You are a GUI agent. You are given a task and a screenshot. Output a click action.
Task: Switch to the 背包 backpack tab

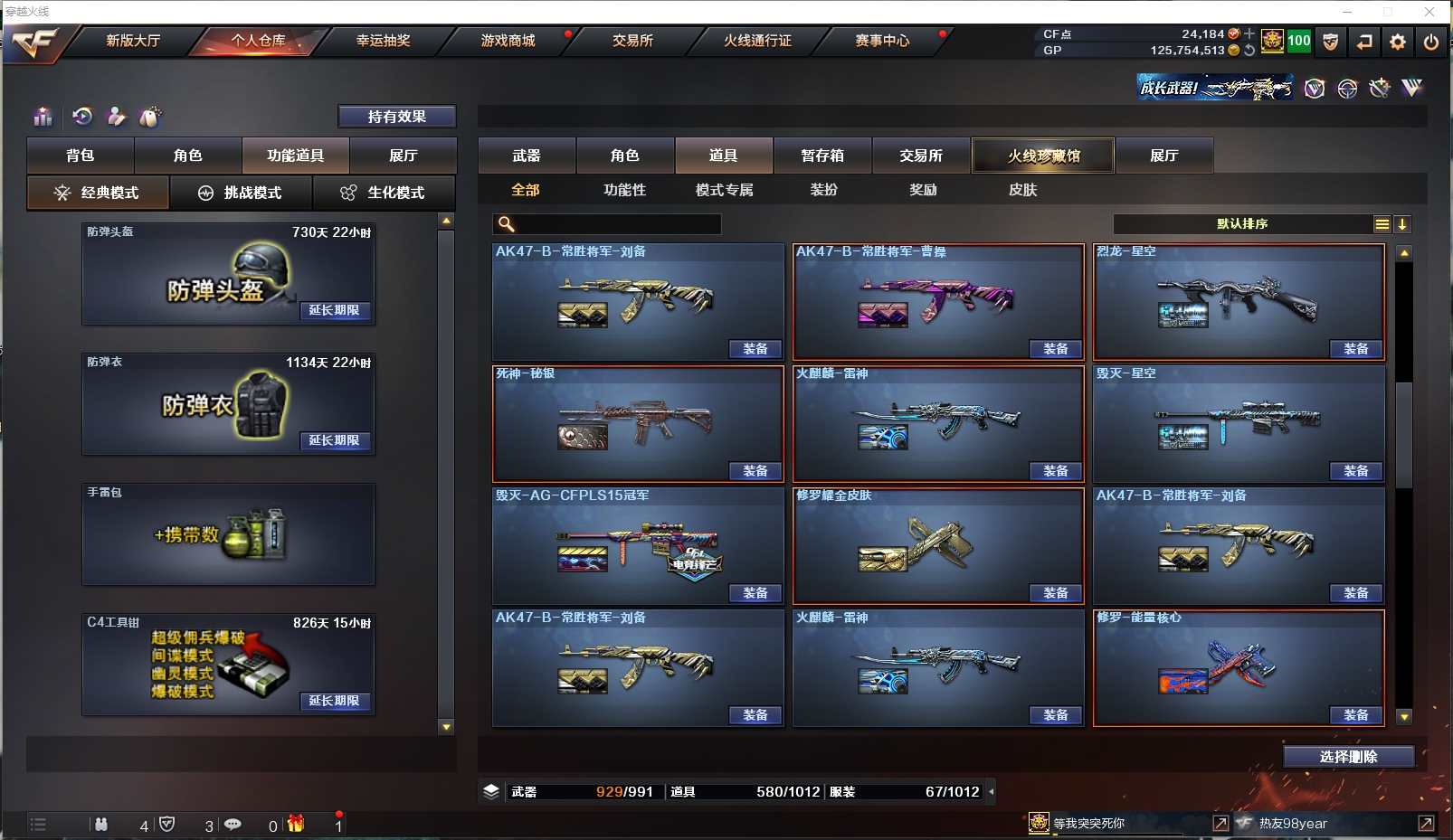81,156
